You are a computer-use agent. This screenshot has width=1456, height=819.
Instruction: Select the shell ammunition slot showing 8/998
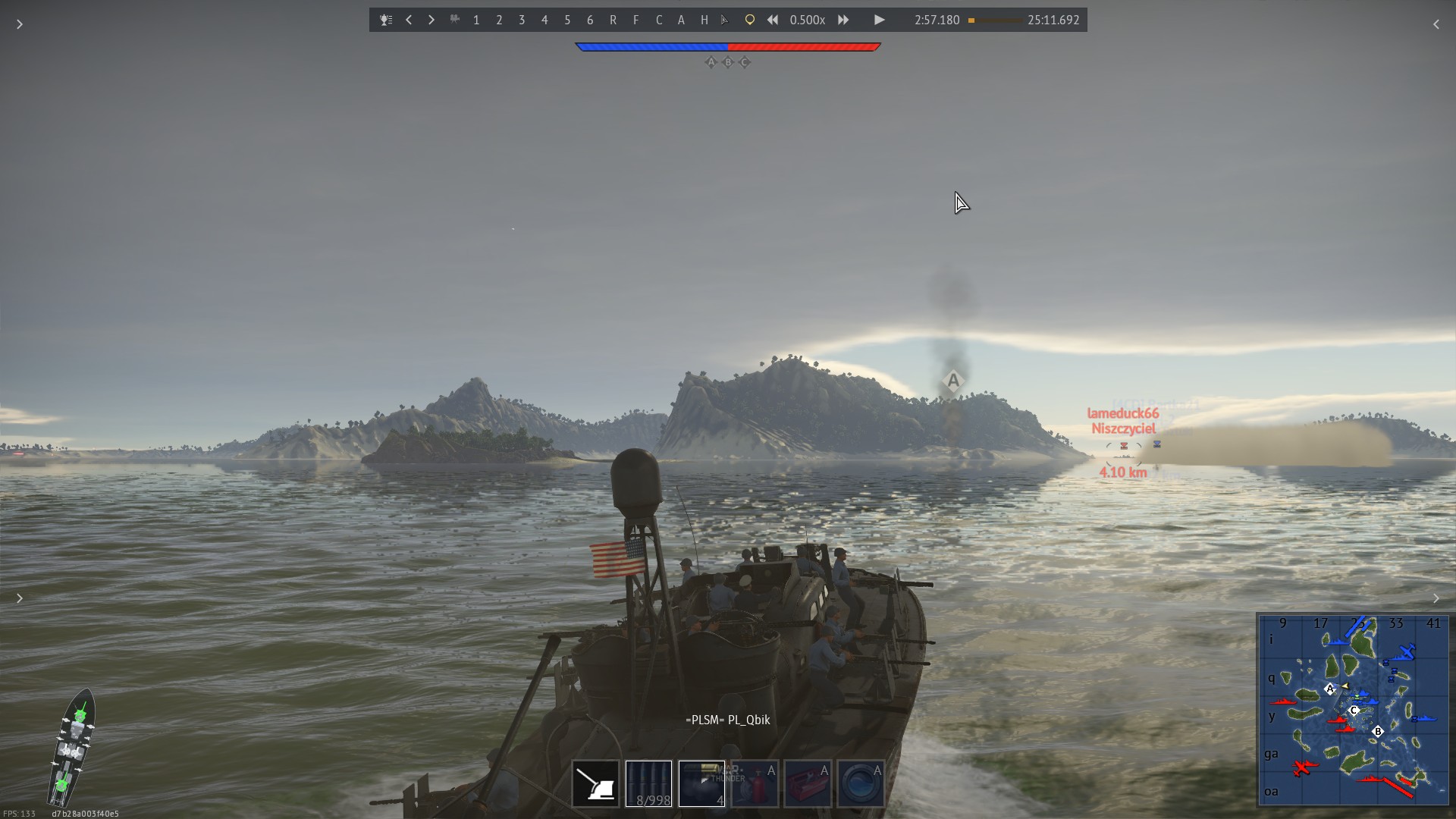click(x=648, y=783)
